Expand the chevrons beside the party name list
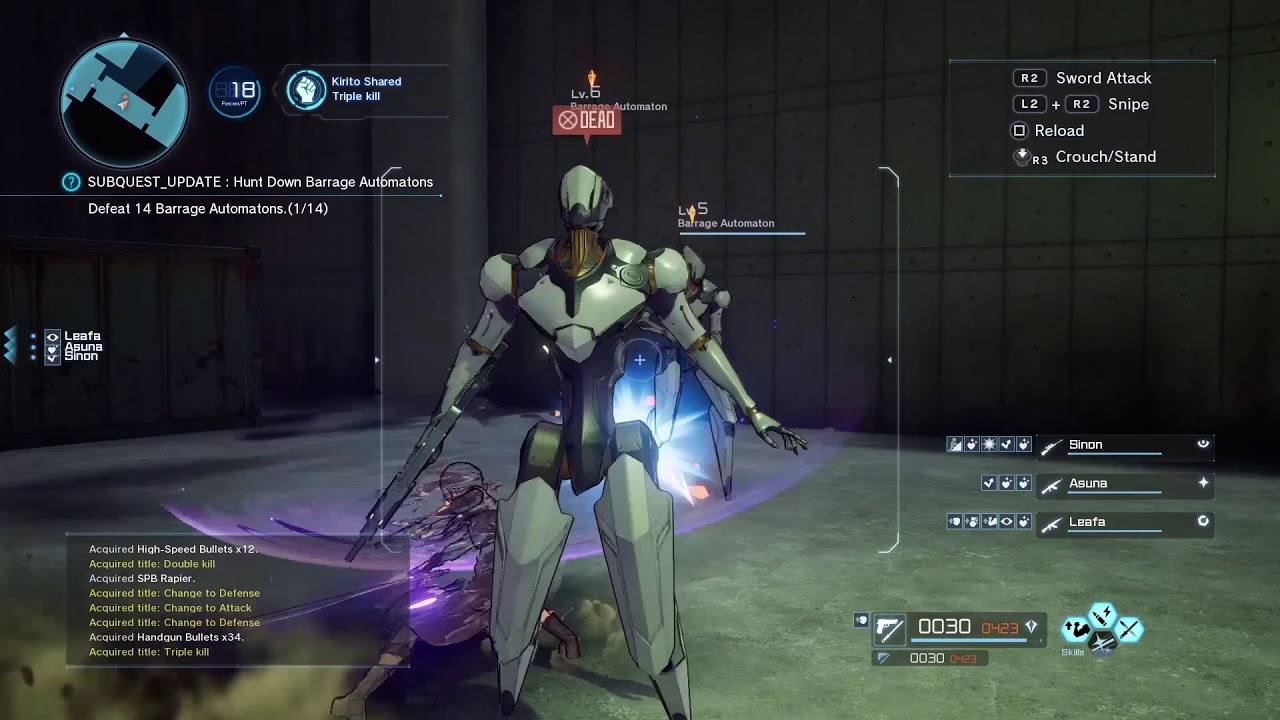 [x=12, y=346]
